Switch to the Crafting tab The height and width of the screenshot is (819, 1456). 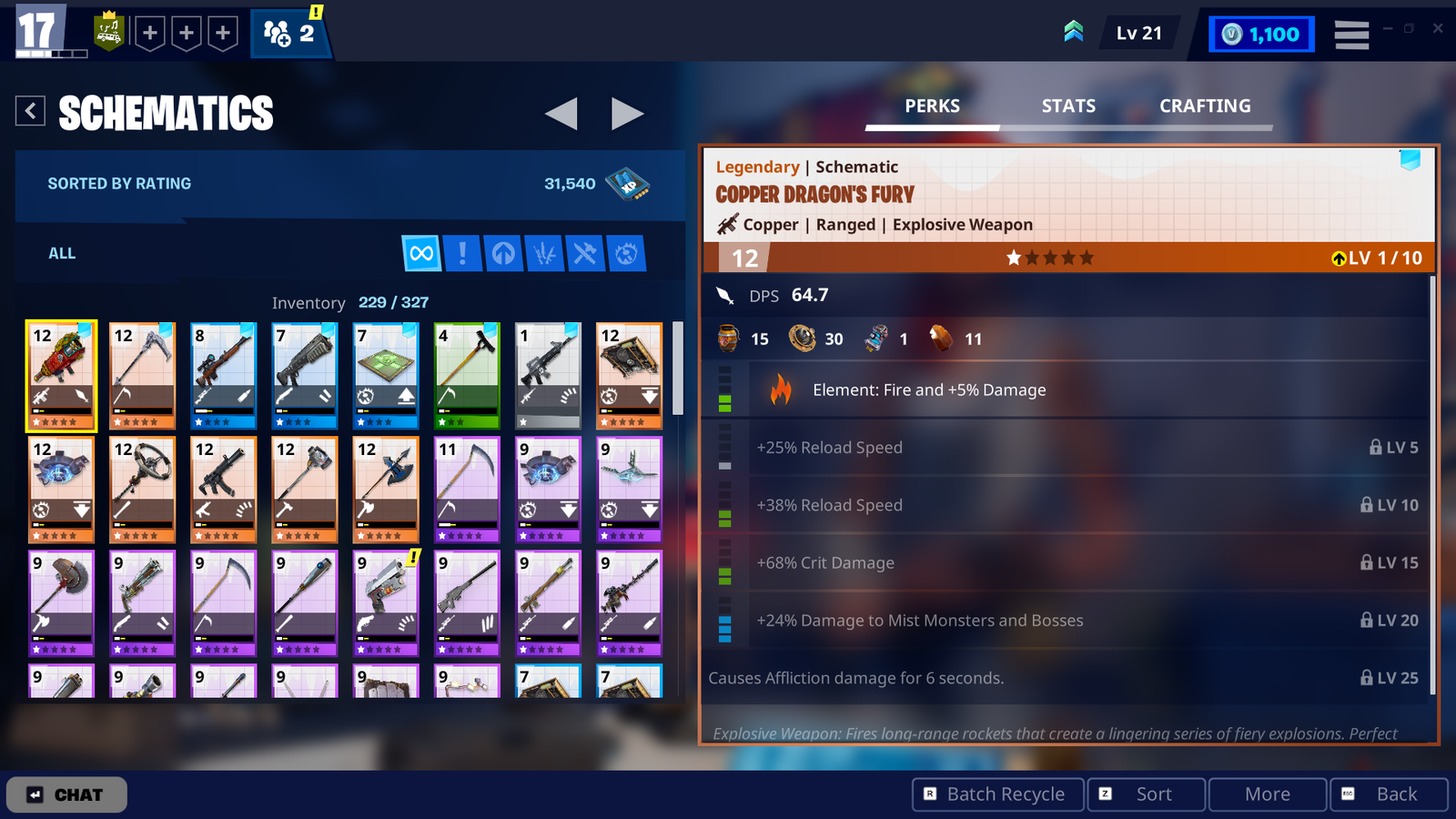click(1205, 106)
